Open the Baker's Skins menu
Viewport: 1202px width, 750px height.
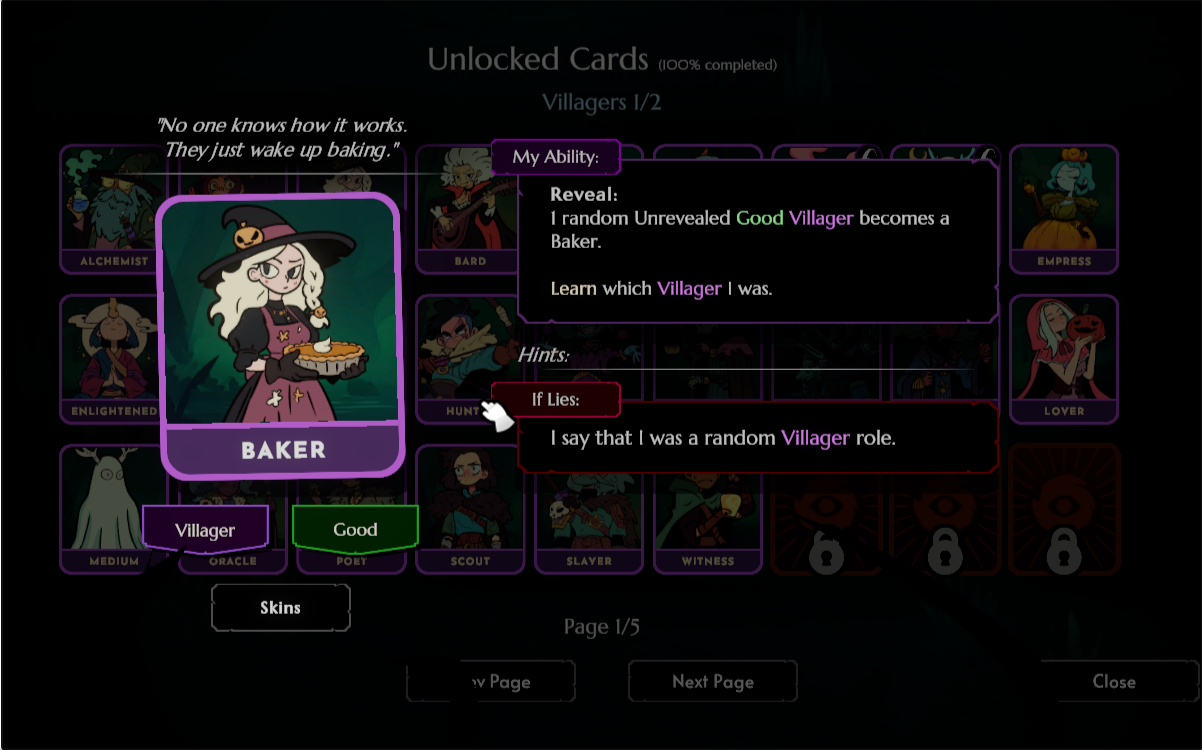pyautogui.click(x=280, y=607)
